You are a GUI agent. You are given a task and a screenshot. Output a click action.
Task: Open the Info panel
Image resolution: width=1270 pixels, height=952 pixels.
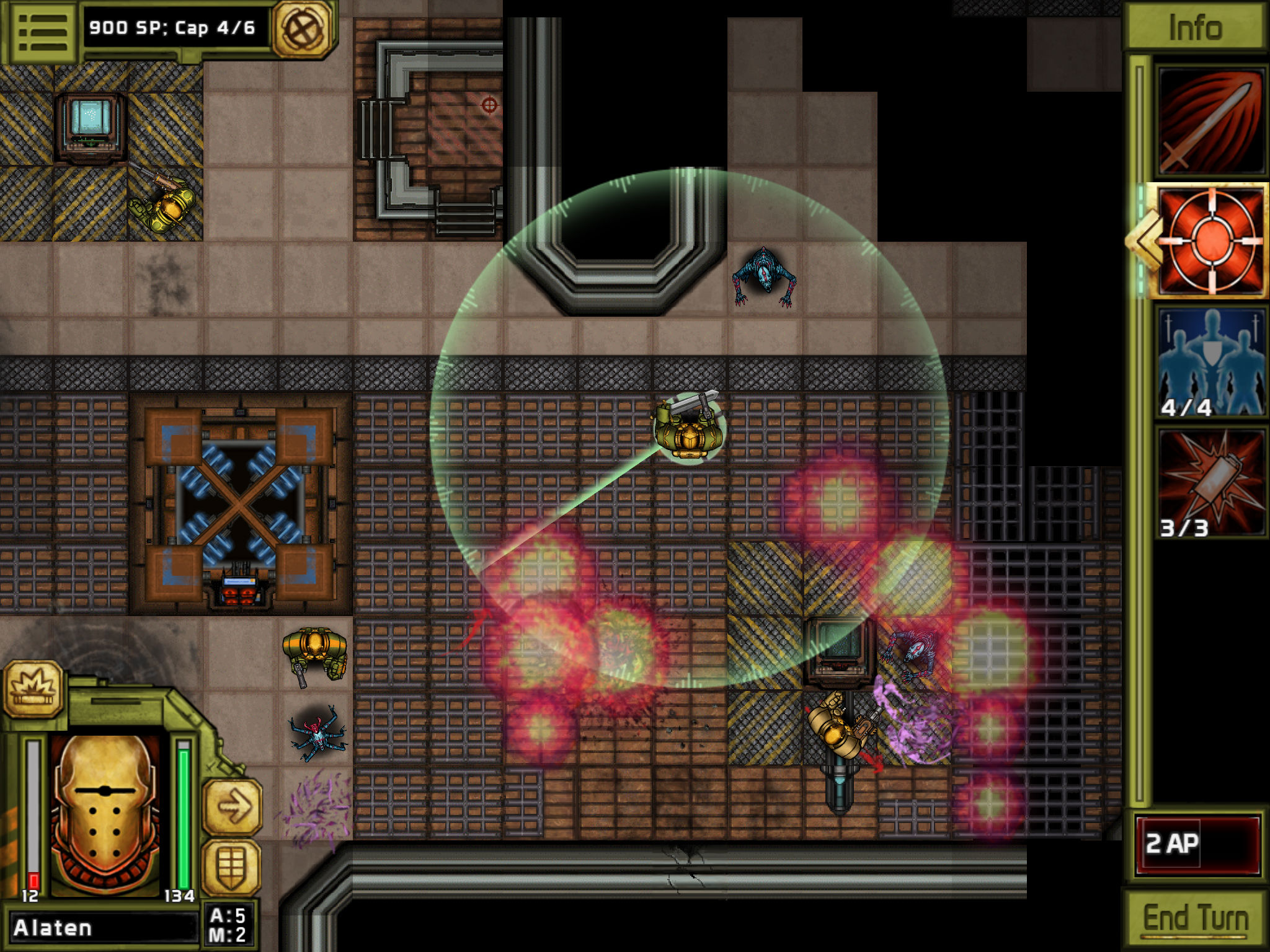point(1194,27)
